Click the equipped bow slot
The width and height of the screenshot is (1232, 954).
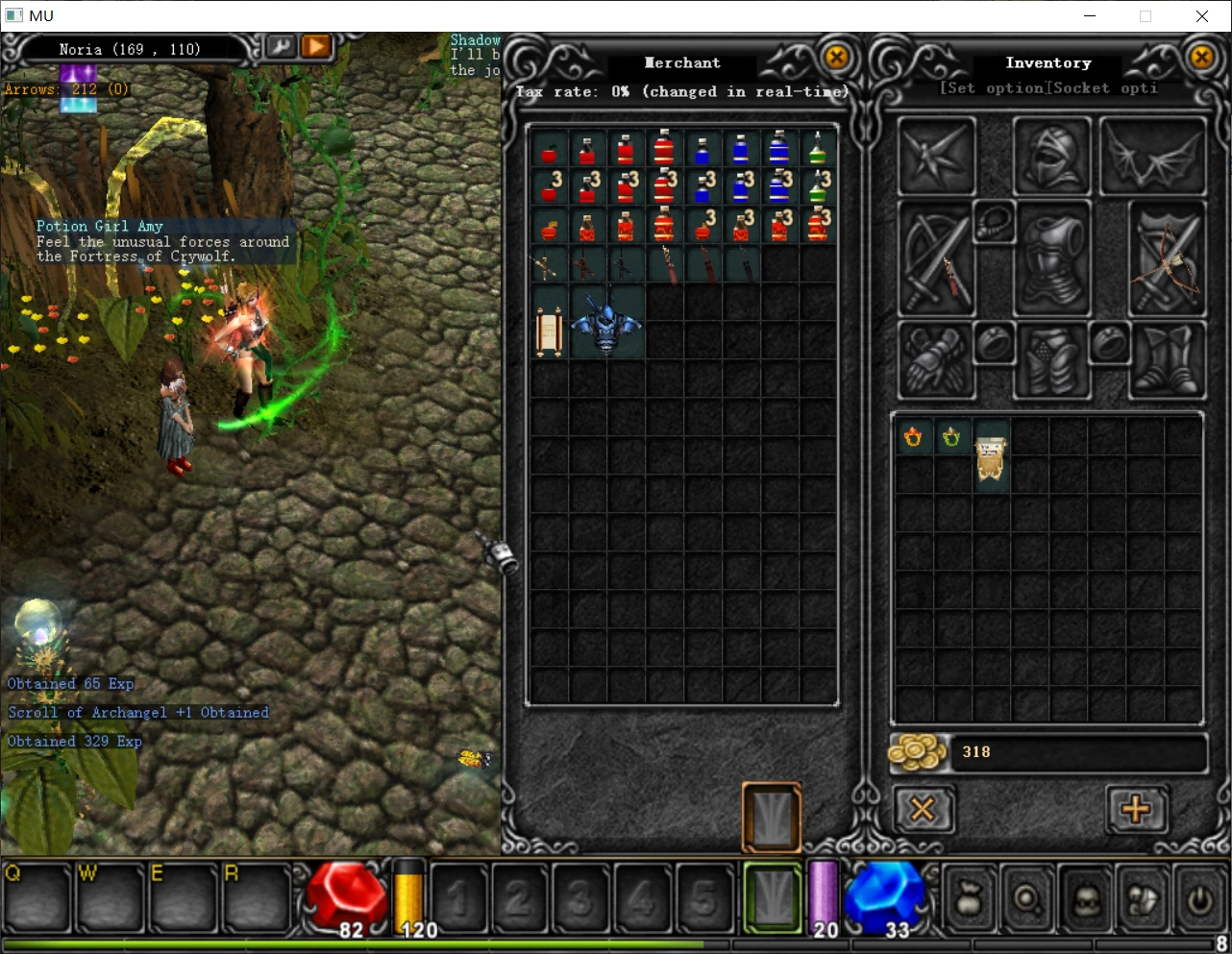(1168, 259)
